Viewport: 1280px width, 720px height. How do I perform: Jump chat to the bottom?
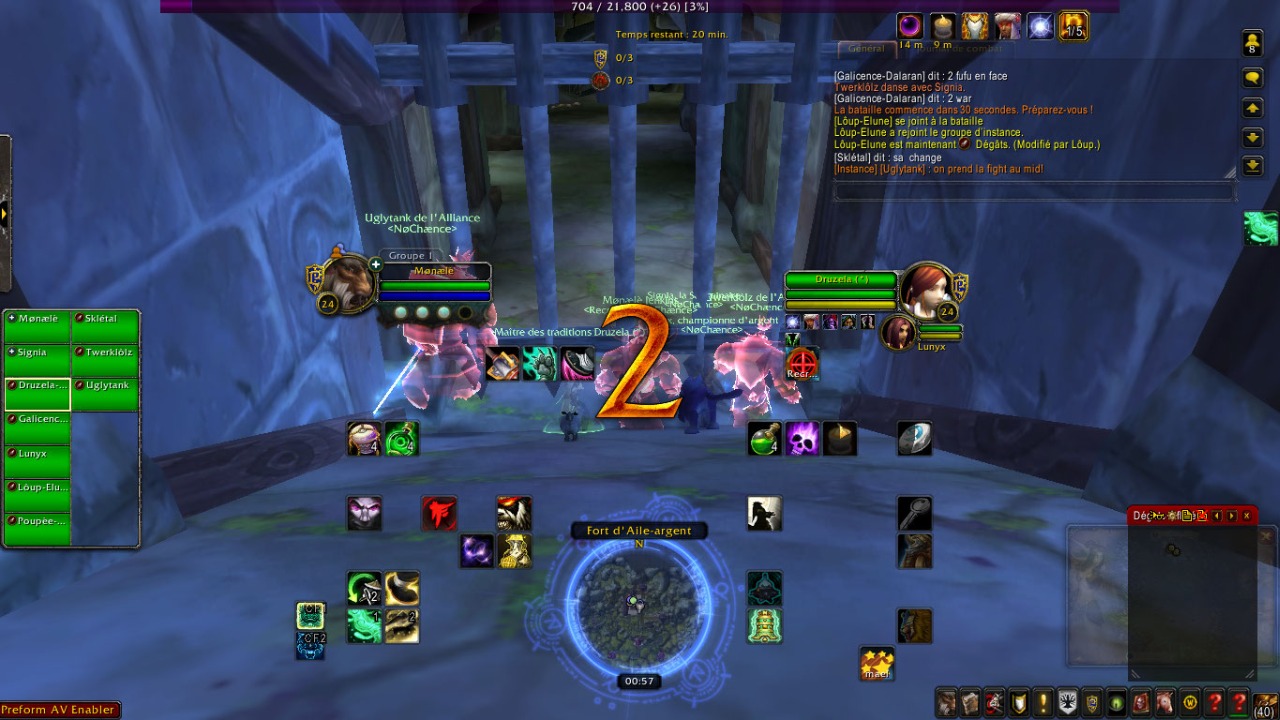[1252, 166]
